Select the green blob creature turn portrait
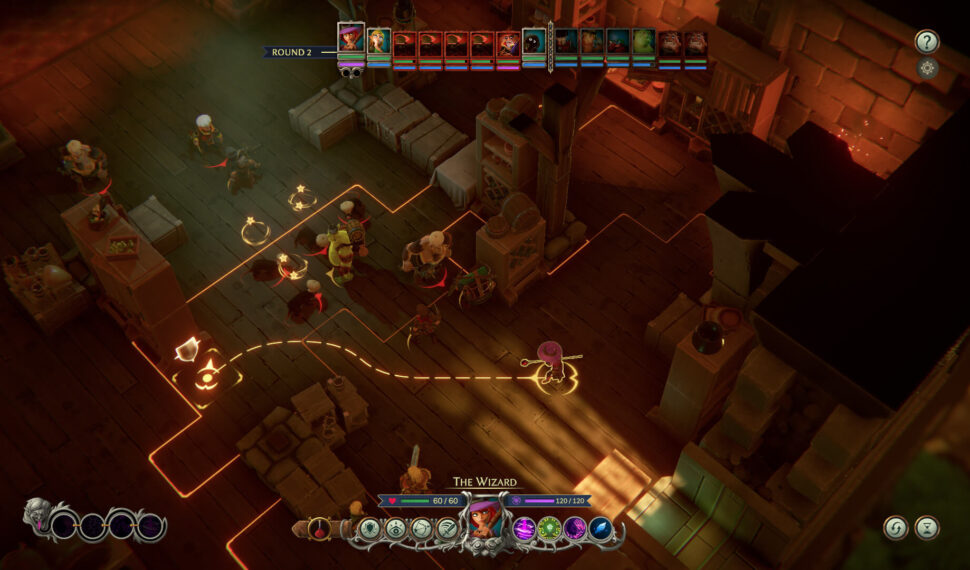The image size is (970, 570). click(x=643, y=41)
